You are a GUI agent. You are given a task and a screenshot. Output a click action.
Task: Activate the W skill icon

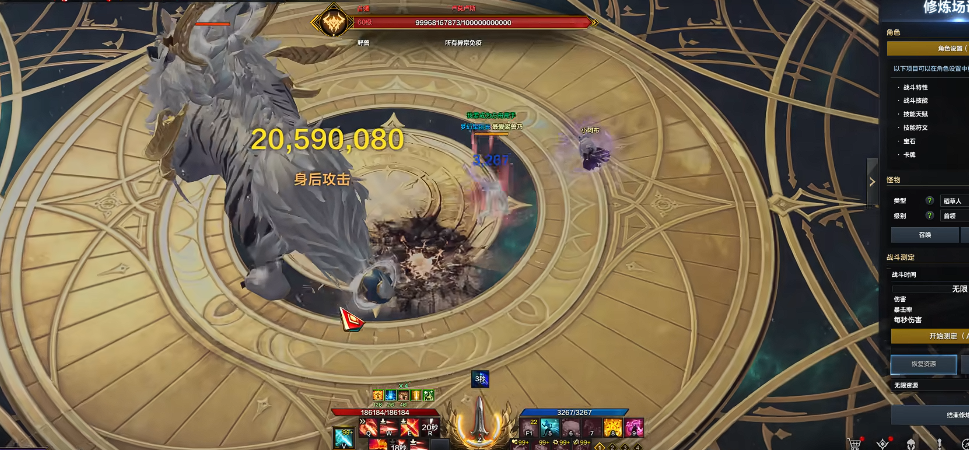point(388,427)
